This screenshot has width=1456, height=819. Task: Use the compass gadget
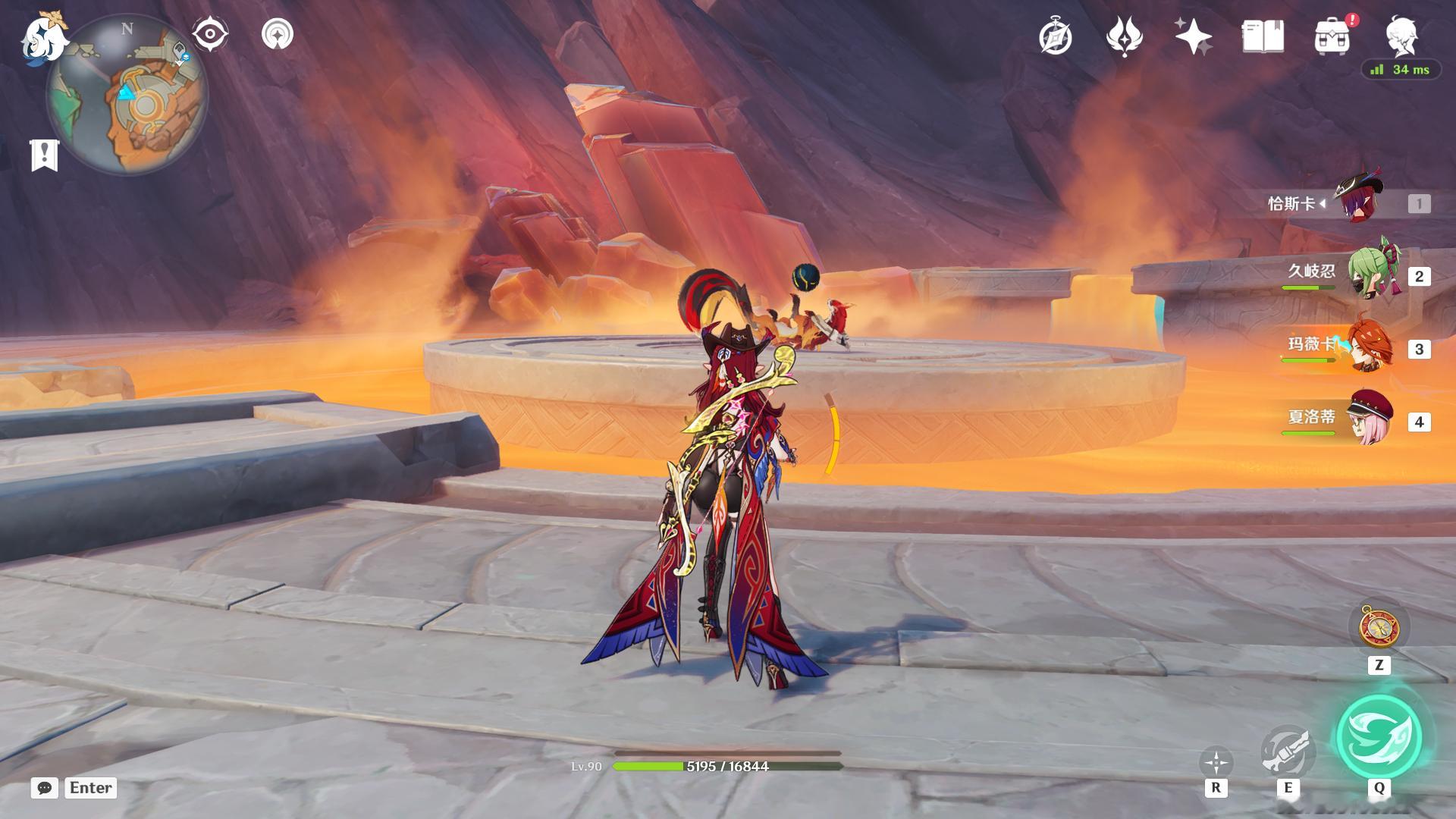coord(1379,628)
